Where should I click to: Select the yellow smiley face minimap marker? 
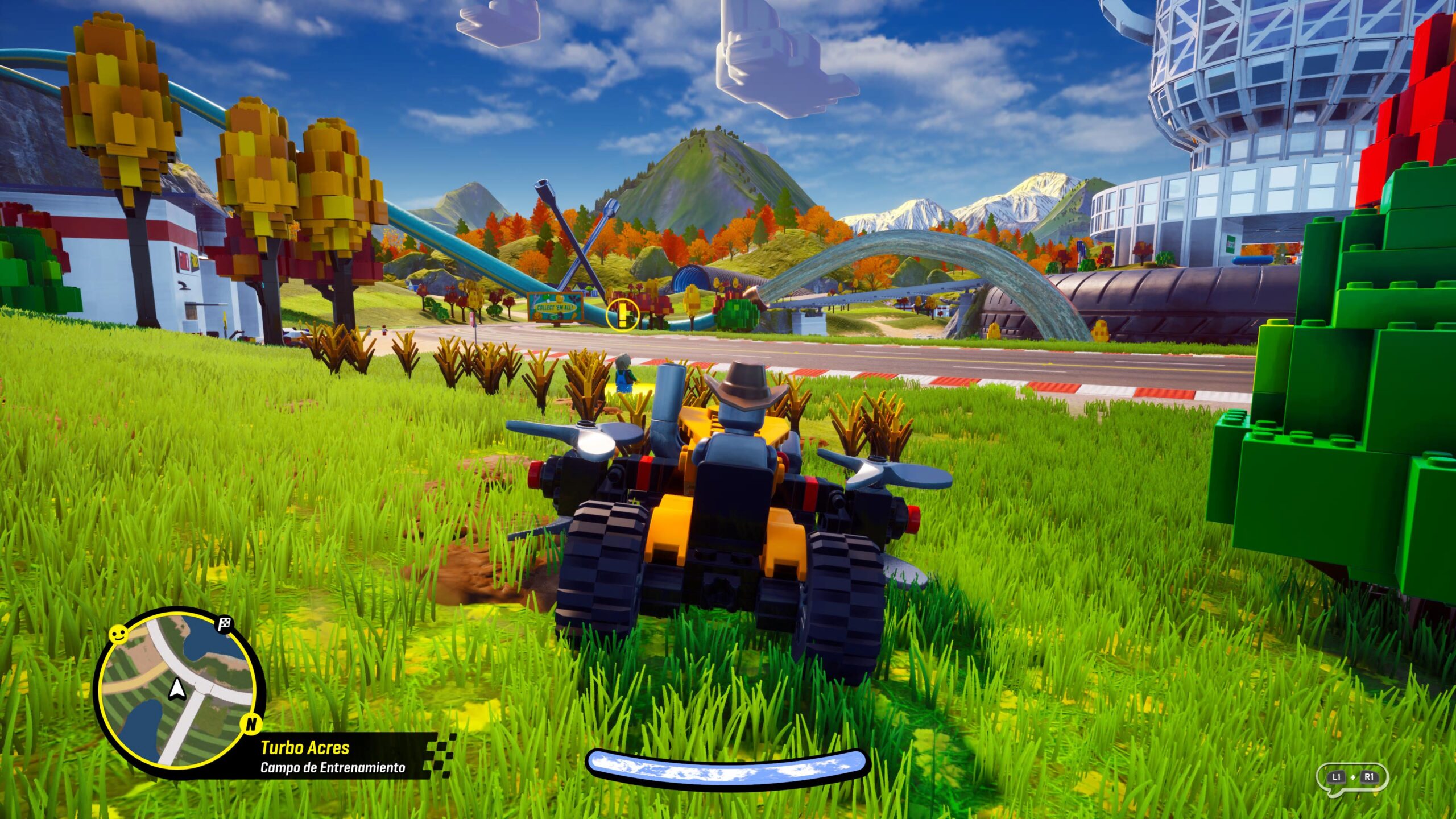point(118,634)
